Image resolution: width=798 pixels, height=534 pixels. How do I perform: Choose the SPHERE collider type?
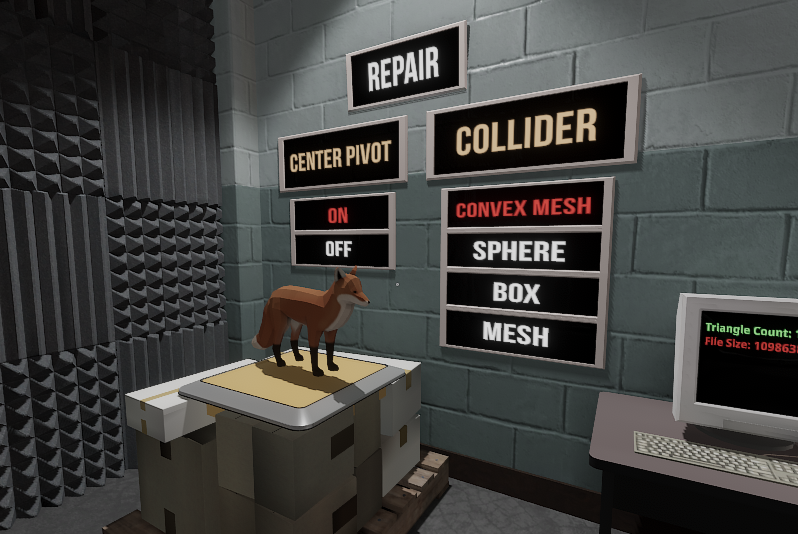520,251
